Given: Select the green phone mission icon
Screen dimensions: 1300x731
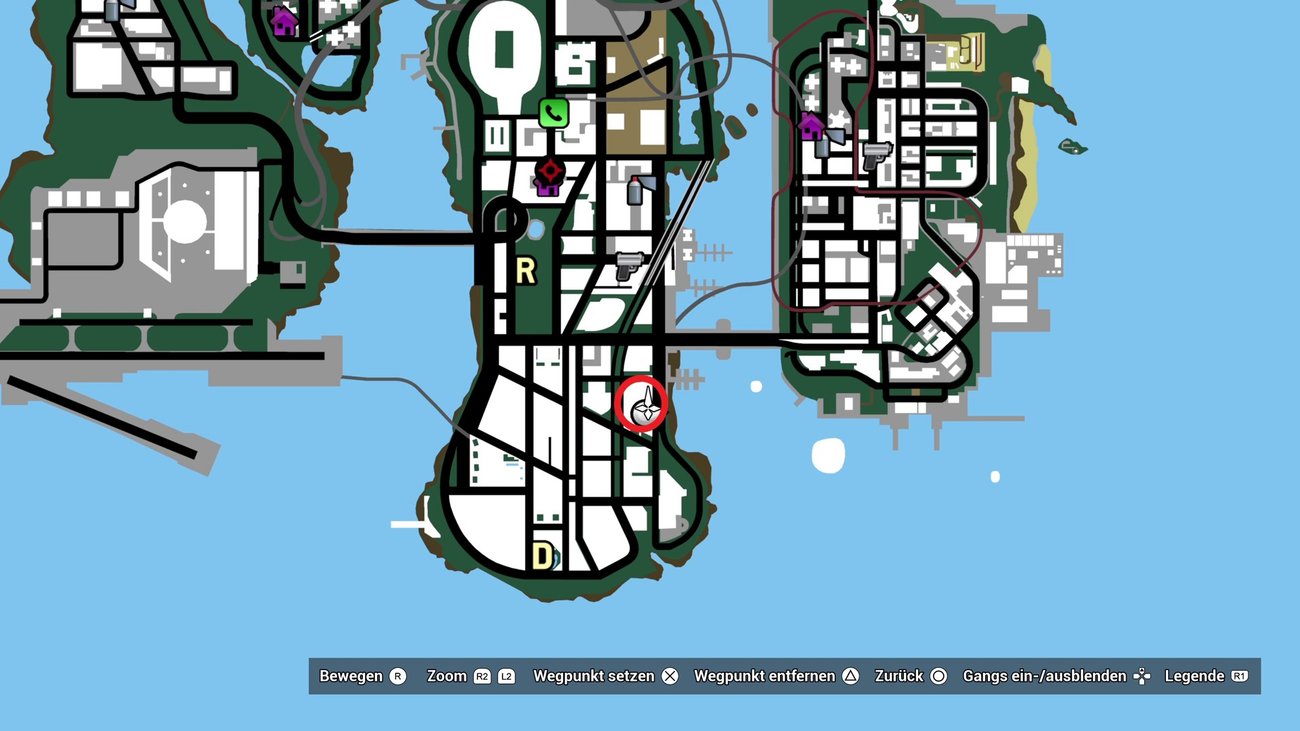Looking at the screenshot, I should coord(553,113).
